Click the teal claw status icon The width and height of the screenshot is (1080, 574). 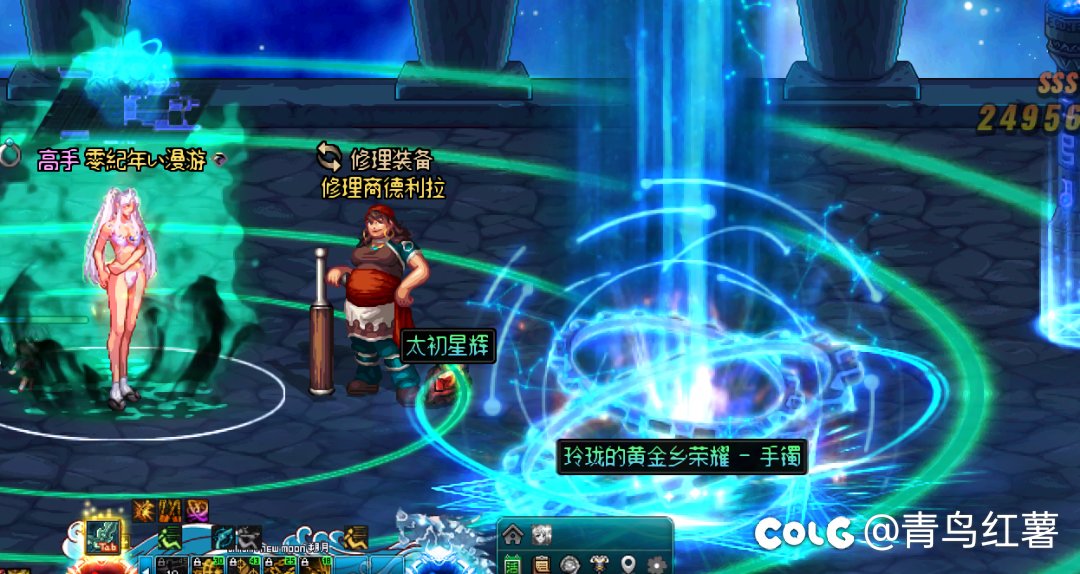[x=223, y=537]
